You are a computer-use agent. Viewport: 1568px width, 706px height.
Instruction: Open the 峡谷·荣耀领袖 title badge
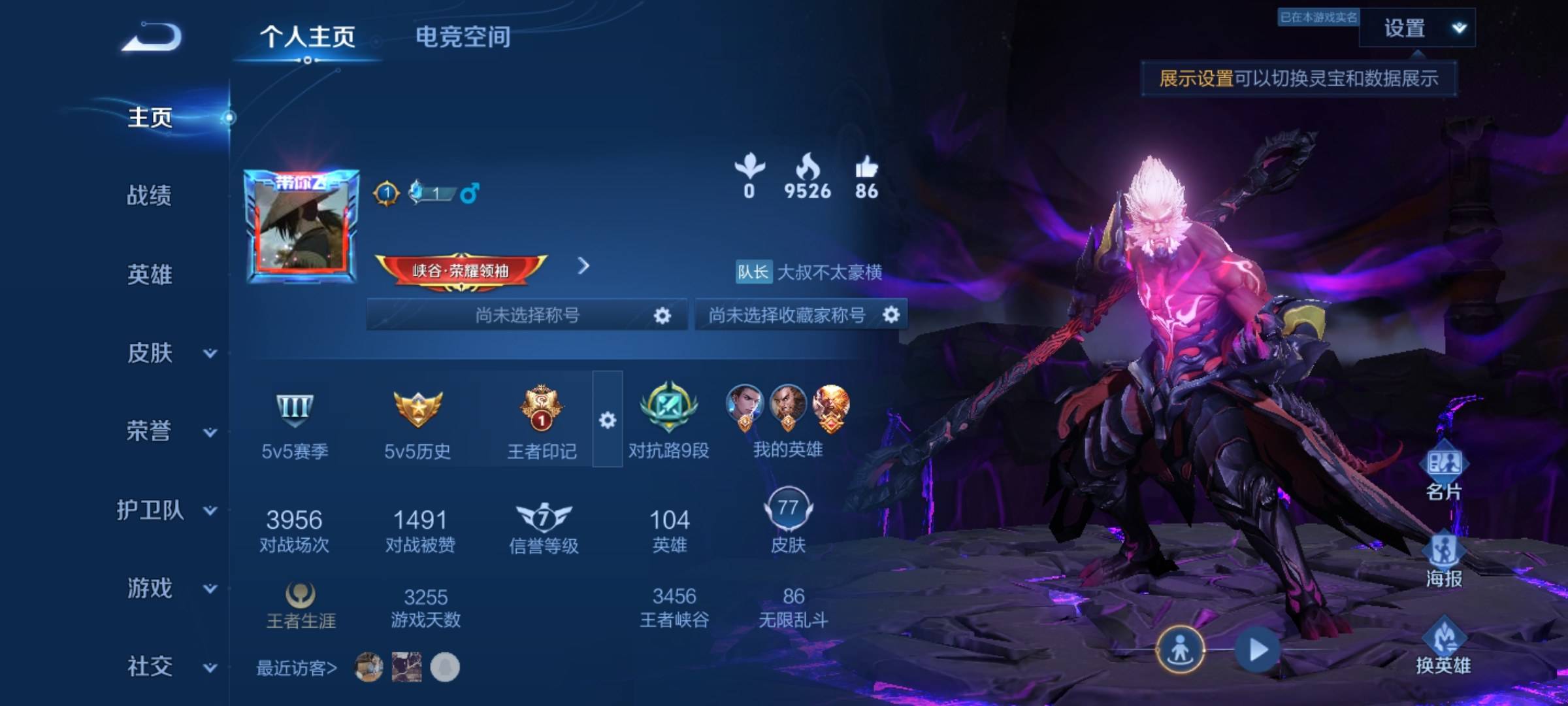(x=461, y=270)
